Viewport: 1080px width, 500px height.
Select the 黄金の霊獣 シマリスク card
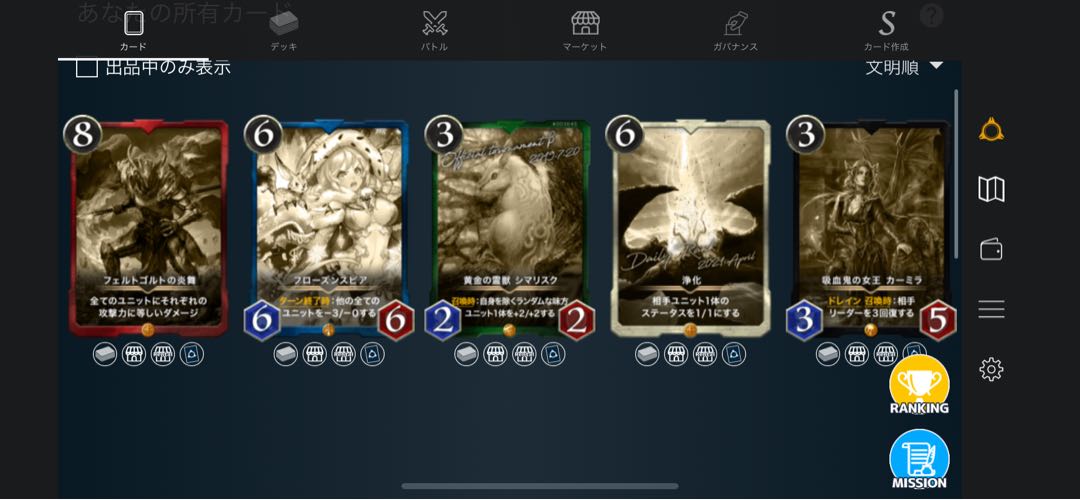pyautogui.click(x=510, y=228)
